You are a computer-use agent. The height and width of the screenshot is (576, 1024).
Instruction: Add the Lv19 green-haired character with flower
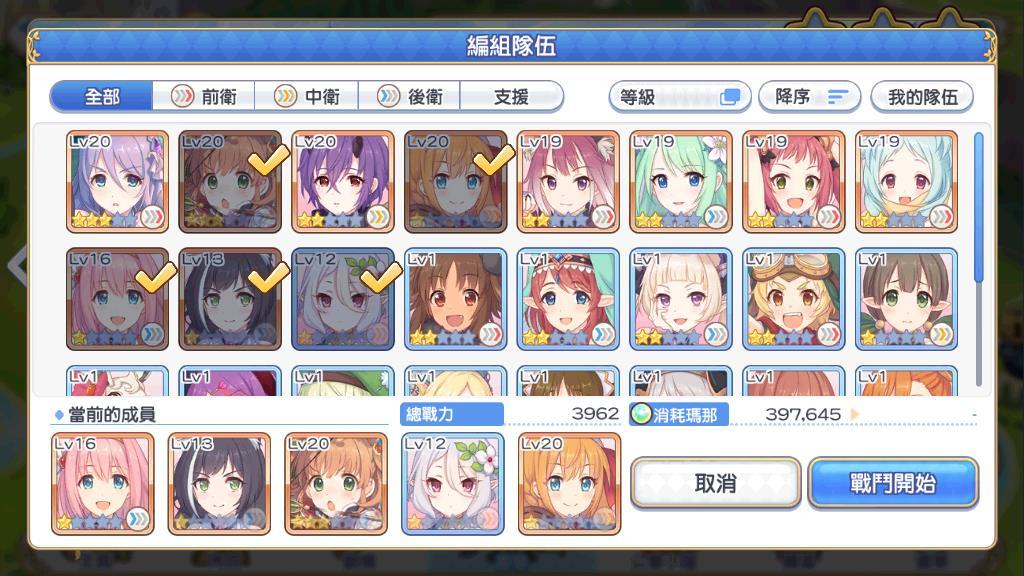(681, 181)
